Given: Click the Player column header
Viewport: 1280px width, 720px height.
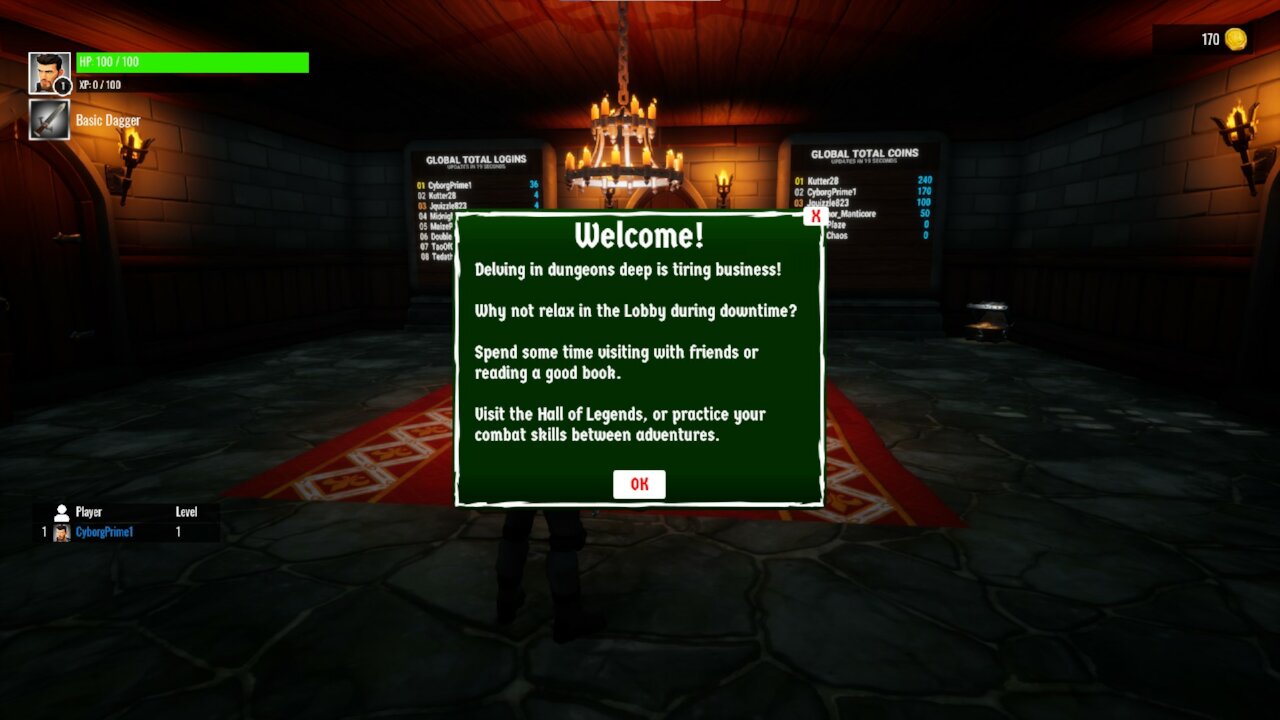Looking at the screenshot, I should [90, 511].
